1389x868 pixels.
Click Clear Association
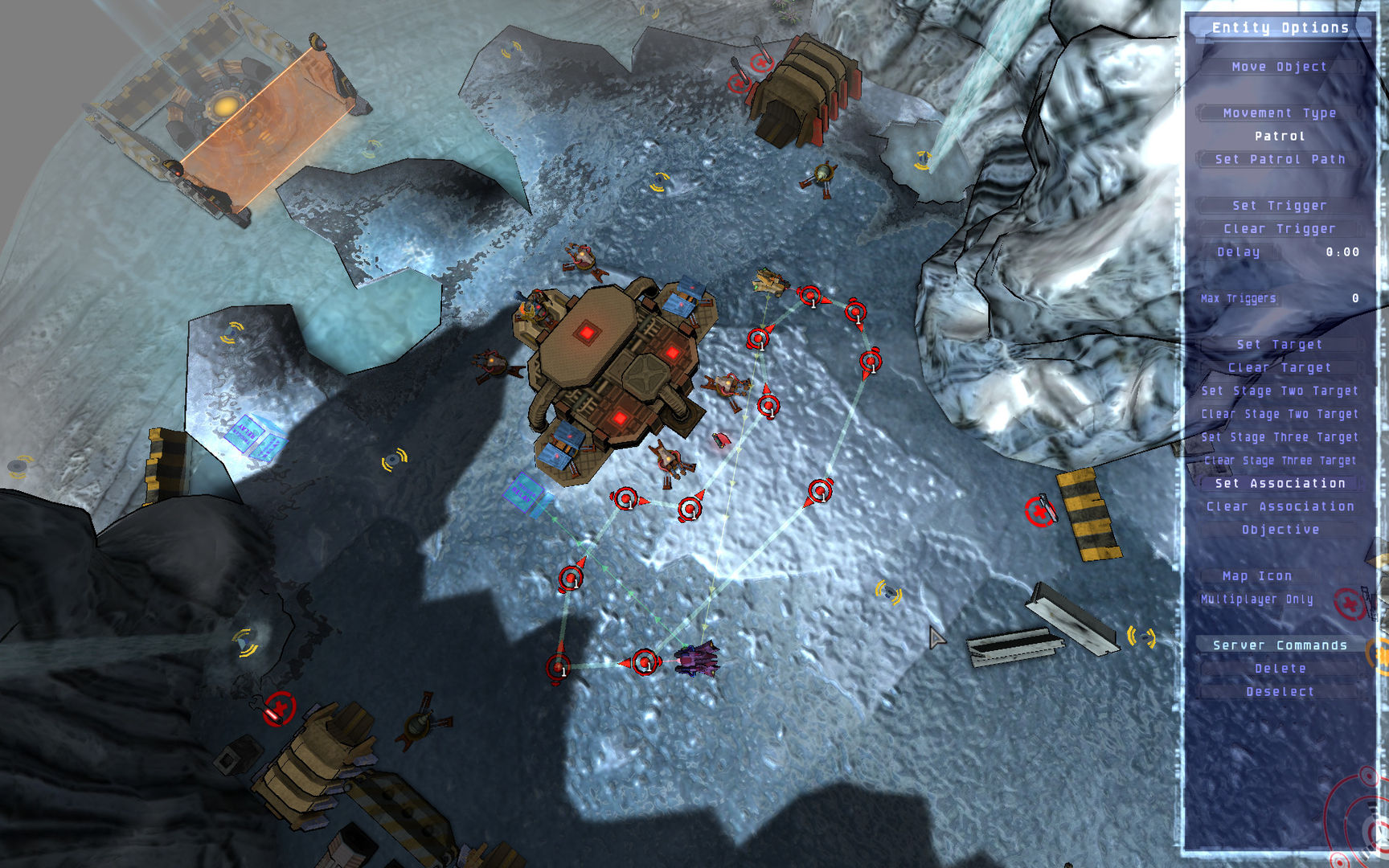point(1279,507)
